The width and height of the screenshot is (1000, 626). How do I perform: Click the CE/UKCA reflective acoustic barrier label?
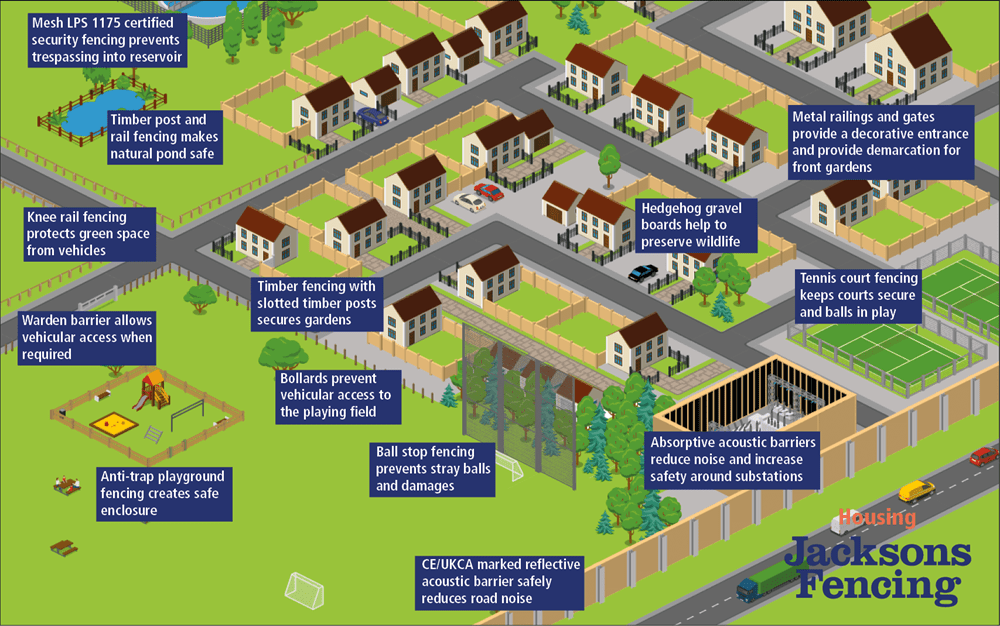[499, 581]
